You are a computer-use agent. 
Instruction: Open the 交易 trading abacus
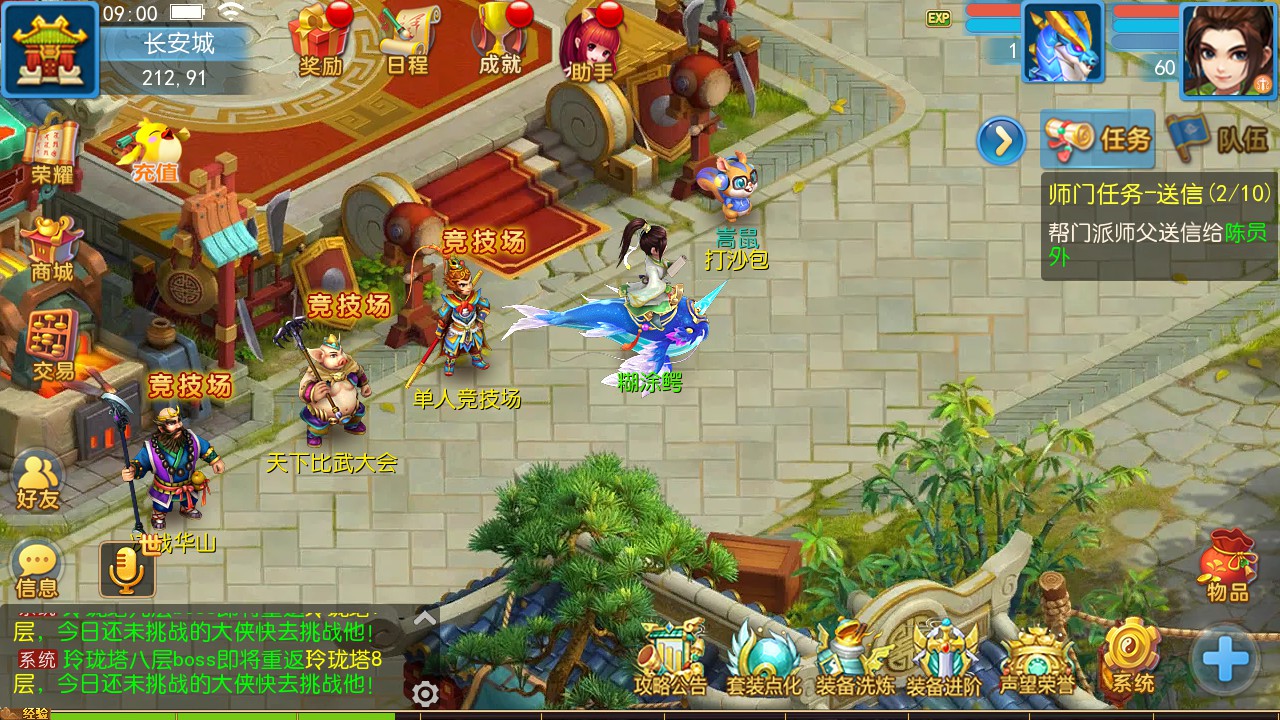pyautogui.click(x=52, y=344)
